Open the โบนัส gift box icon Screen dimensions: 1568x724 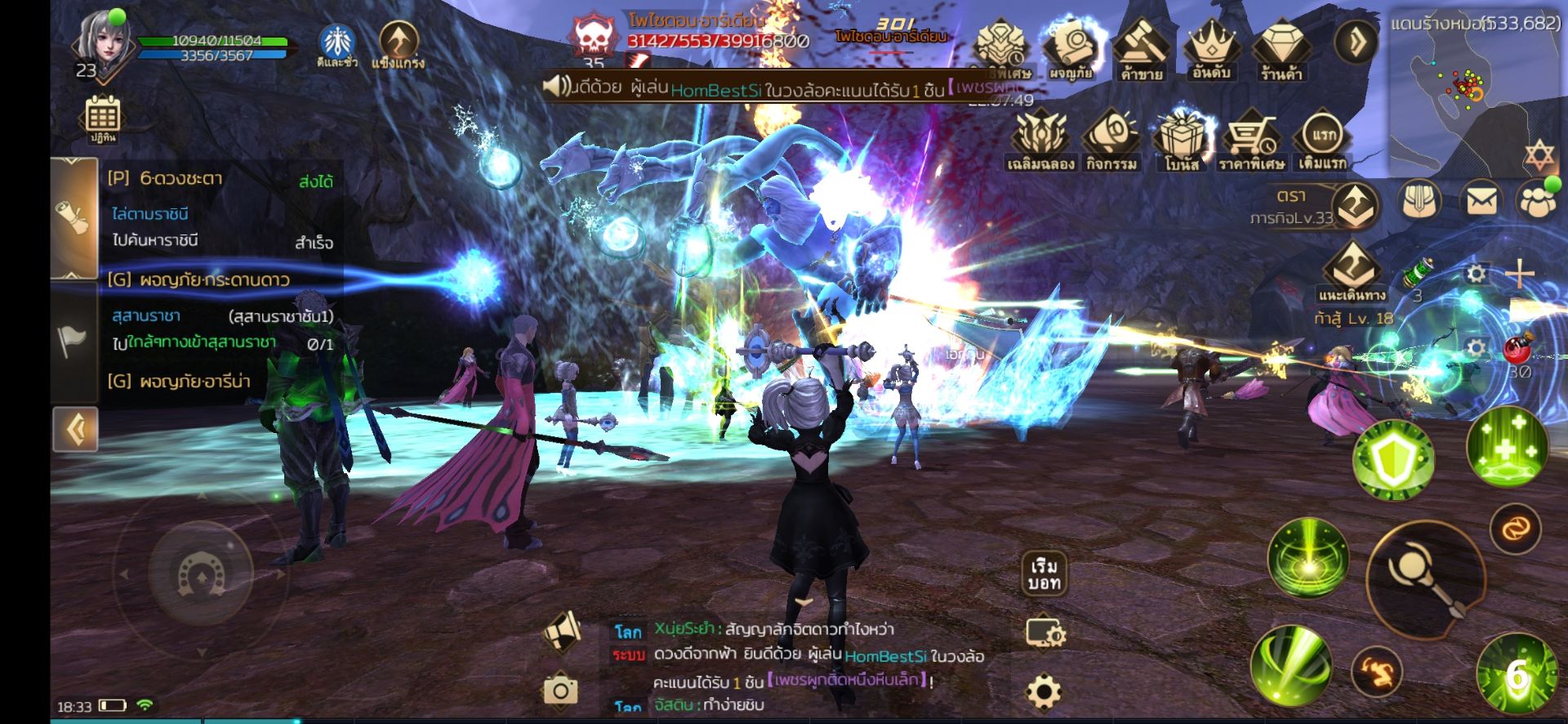tap(1182, 141)
